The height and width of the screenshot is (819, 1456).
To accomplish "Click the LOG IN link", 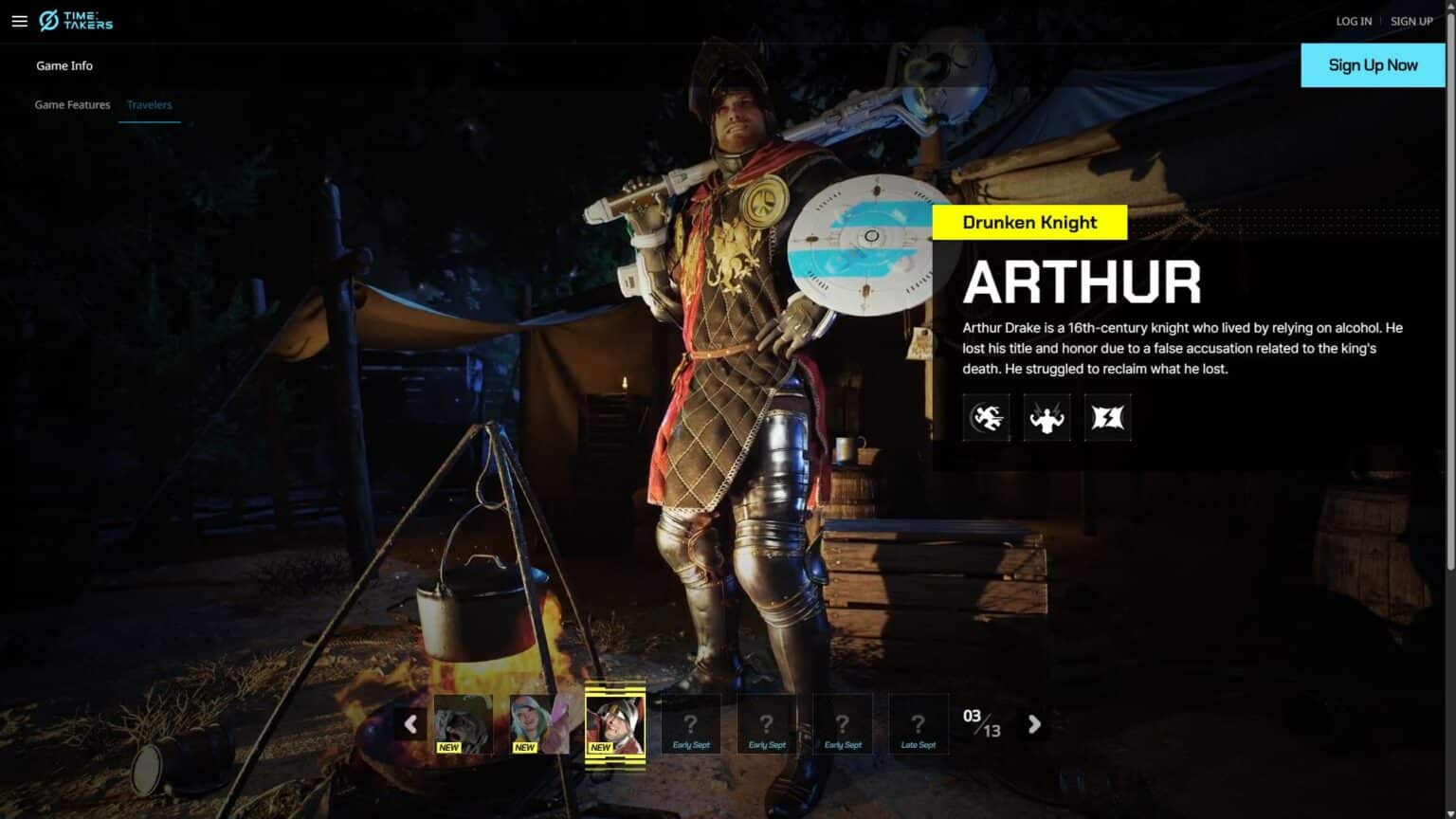I will click(1354, 21).
